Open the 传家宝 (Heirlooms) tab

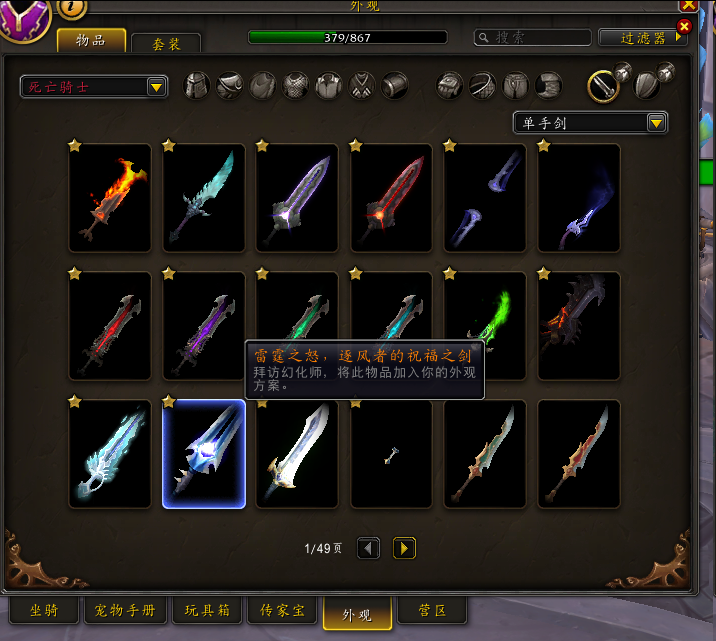coord(284,610)
